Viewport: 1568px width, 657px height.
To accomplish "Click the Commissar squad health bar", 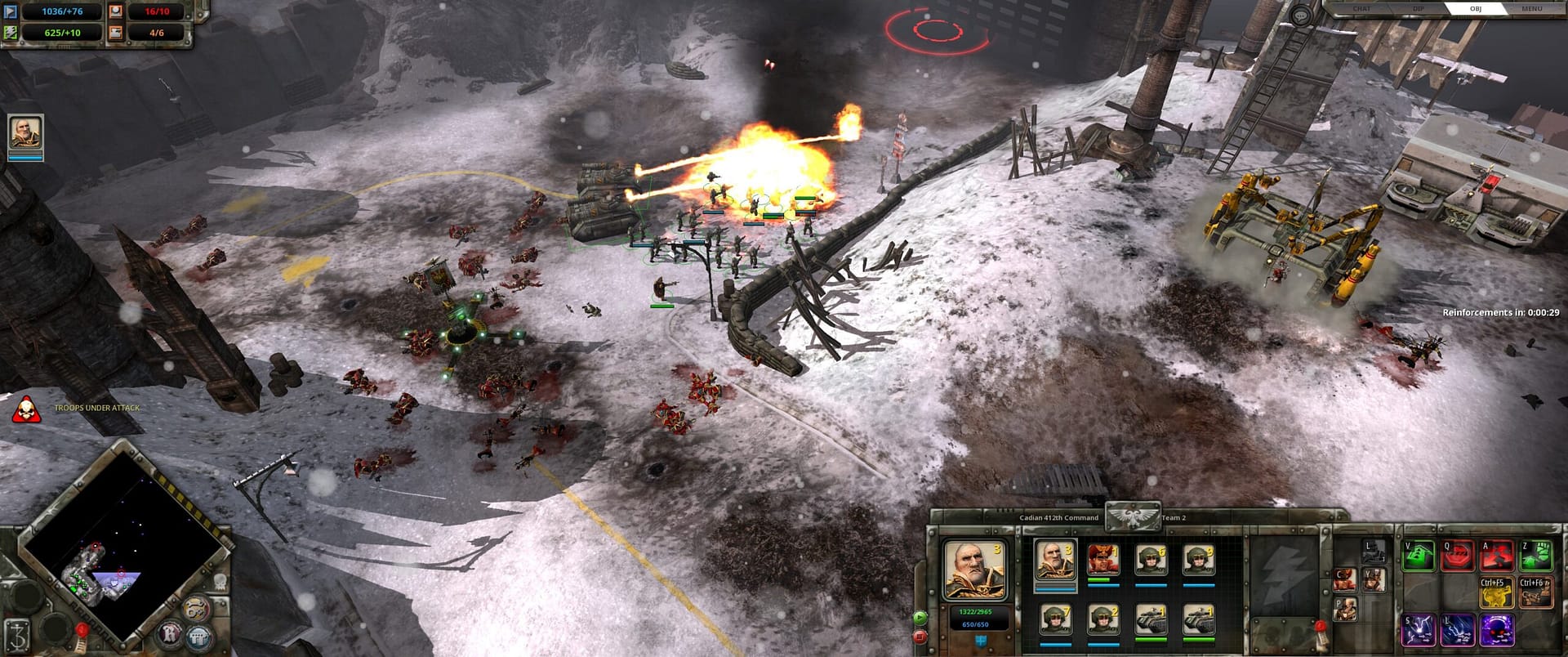I will [1098, 580].
